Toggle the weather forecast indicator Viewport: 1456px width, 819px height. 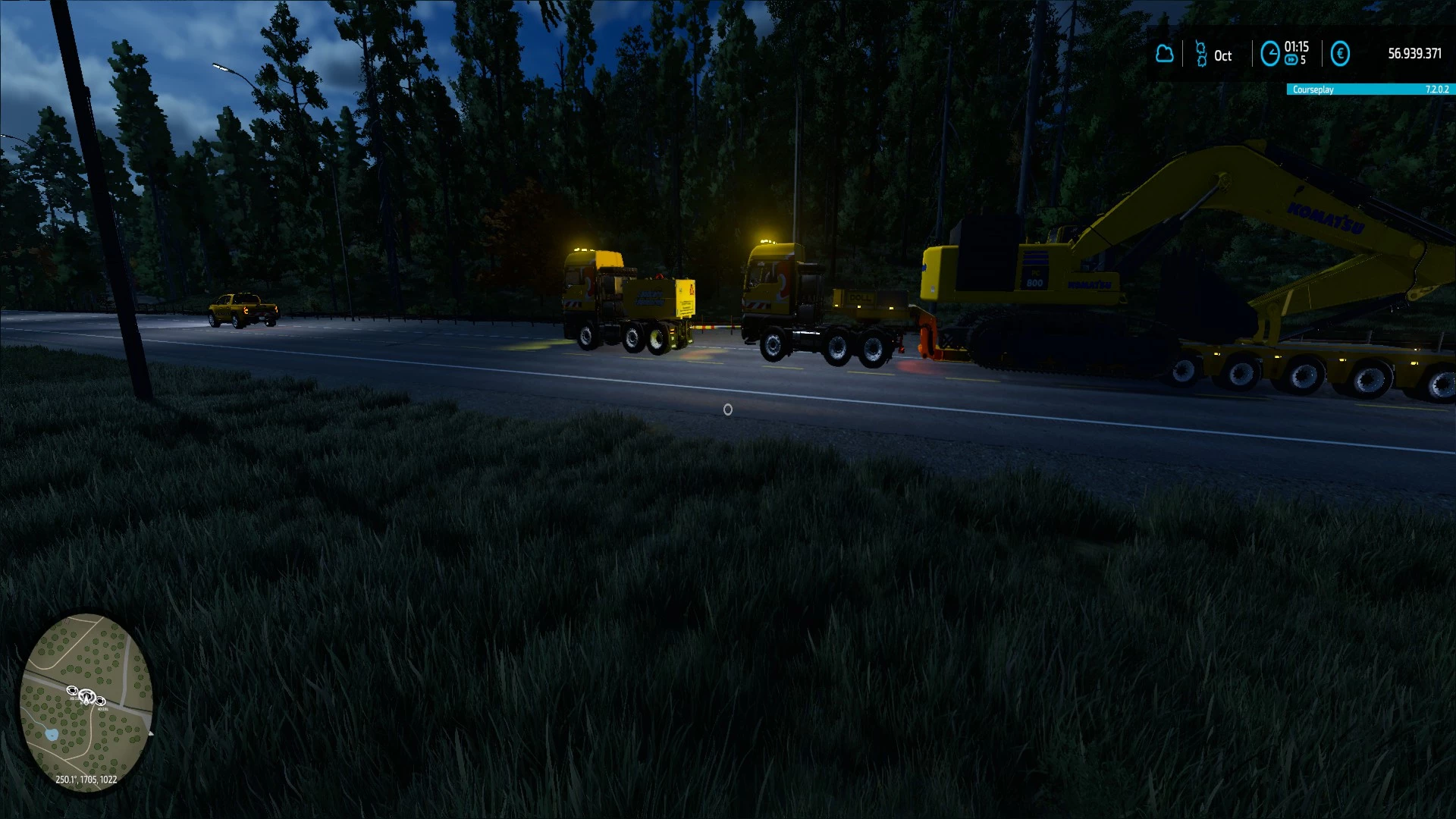(x=1164, y=54)
